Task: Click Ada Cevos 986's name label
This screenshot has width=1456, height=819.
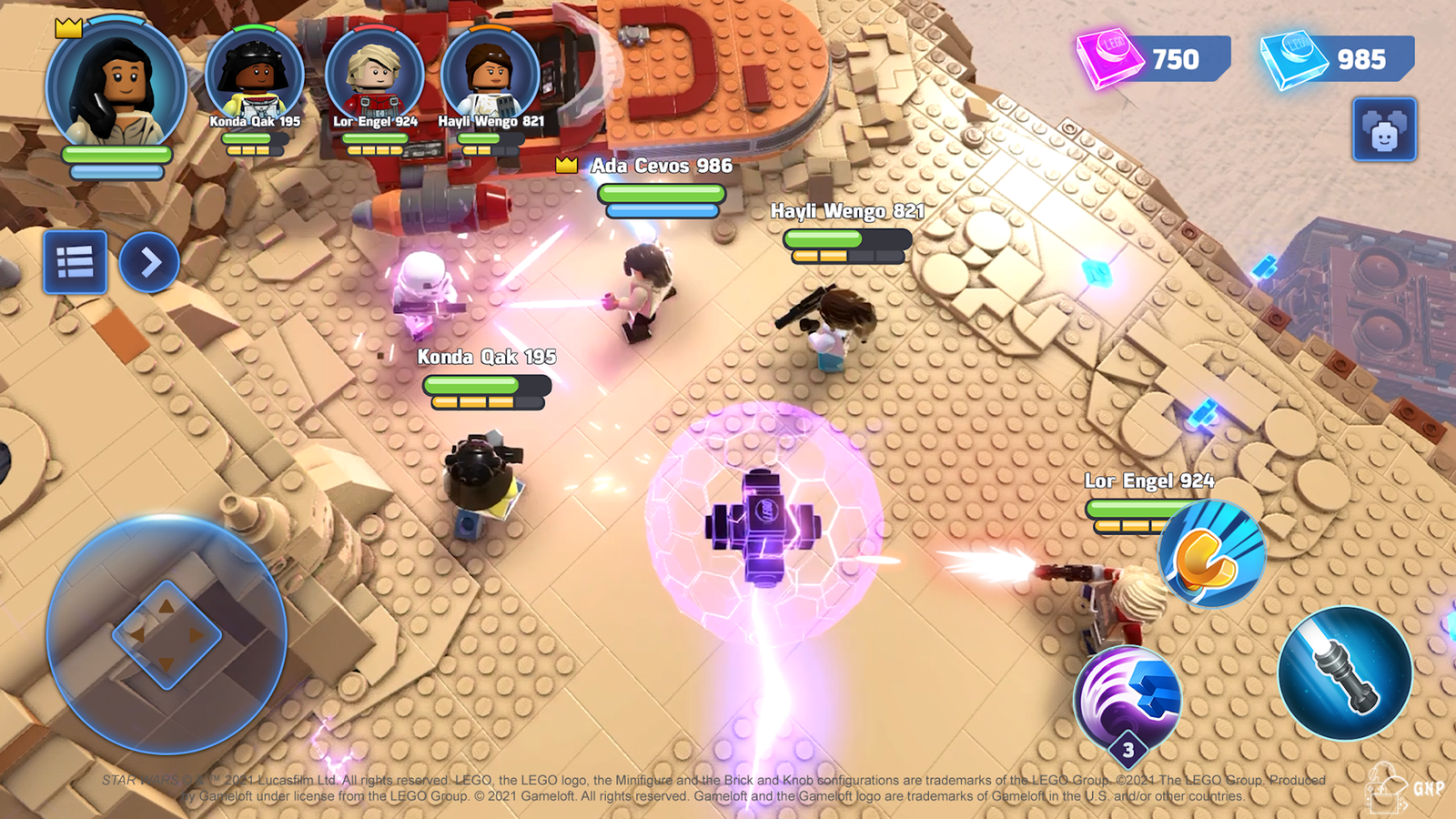Action: [662, 167]
